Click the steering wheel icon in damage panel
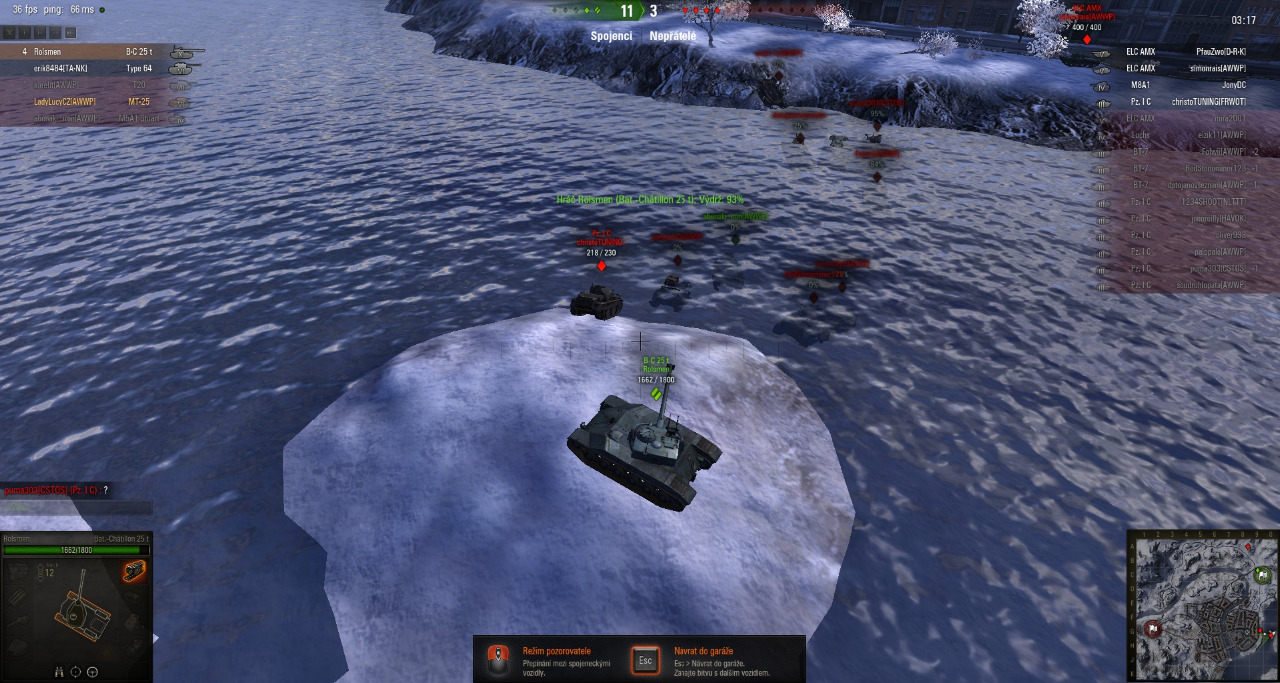This screenshot has width=1280, height=683. pyautogui.click(x=93, y=672)
